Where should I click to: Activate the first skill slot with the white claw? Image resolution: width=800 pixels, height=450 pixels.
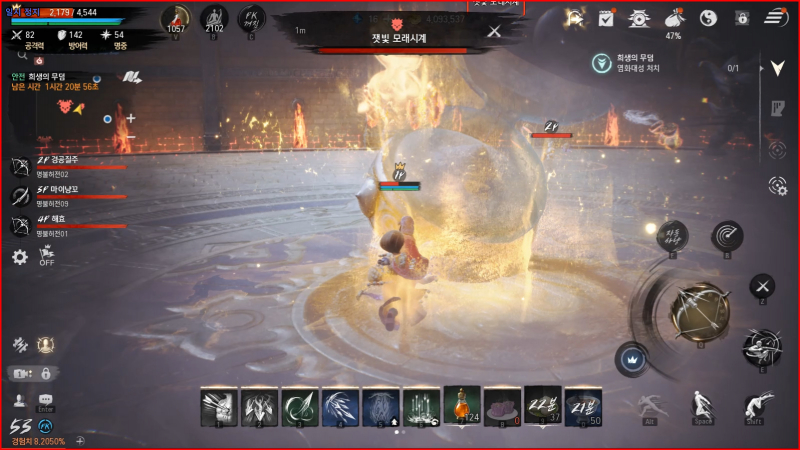tap(219, 406)
